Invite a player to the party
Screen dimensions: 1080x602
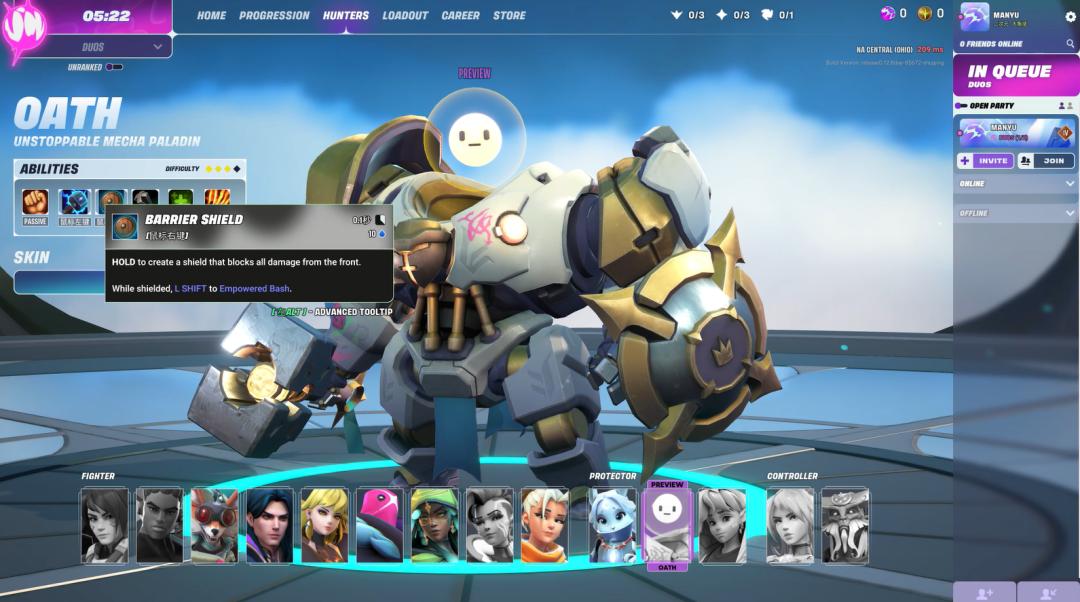pos(985,160)
